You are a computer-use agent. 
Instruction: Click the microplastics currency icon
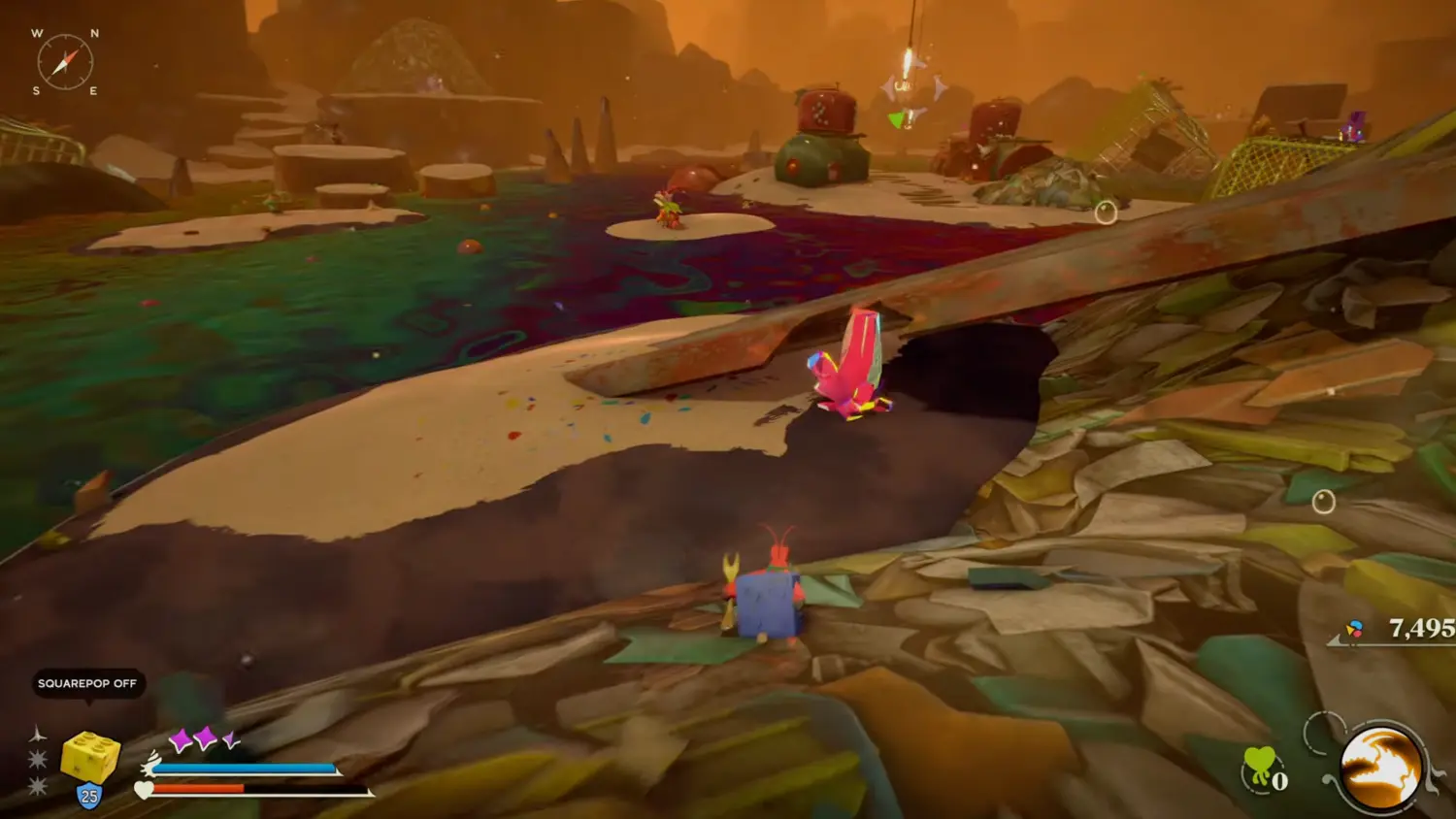[x=1354, y=630]
